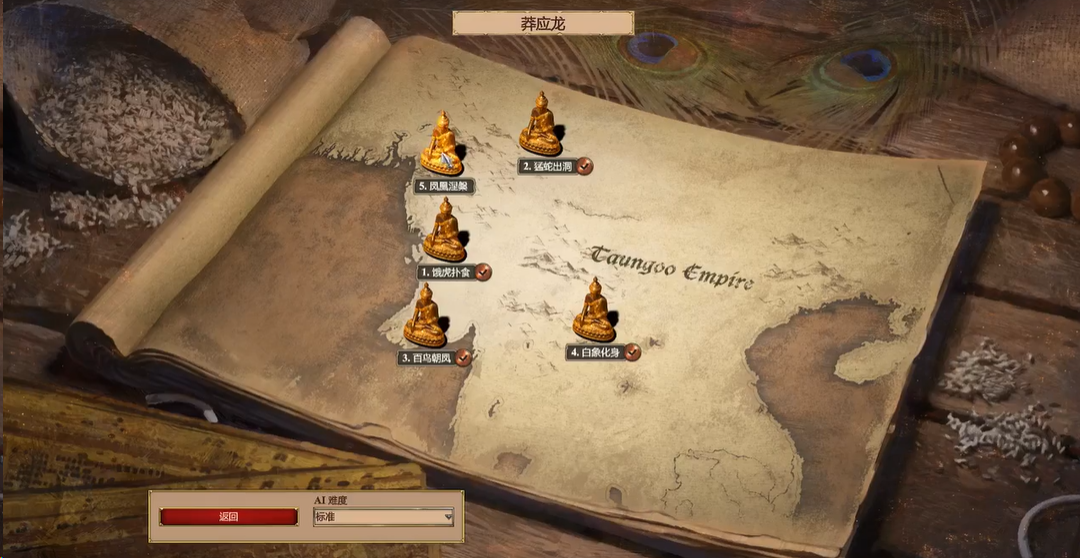This screenshot has height=558, width=1080.
Task: Choose scenario 2 猛蛇出洞 statue
Action: (x=540, y=124)
